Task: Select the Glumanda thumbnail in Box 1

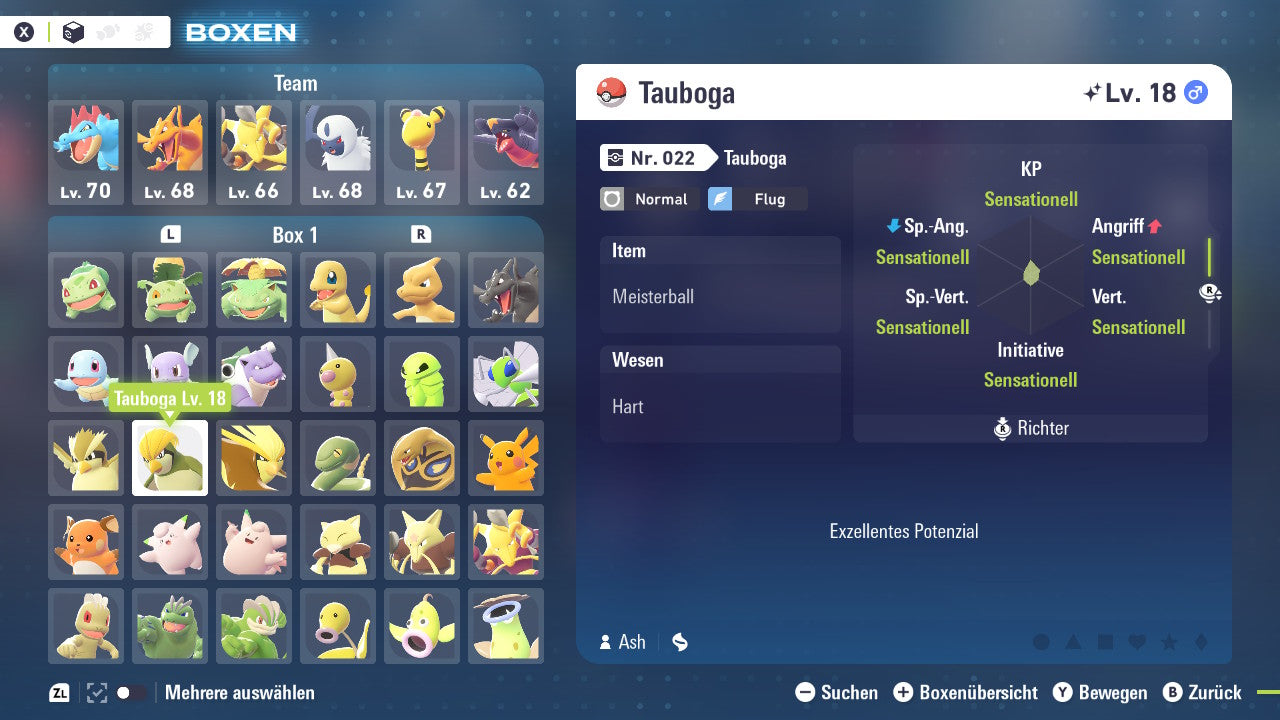Action: coord(338,290)
